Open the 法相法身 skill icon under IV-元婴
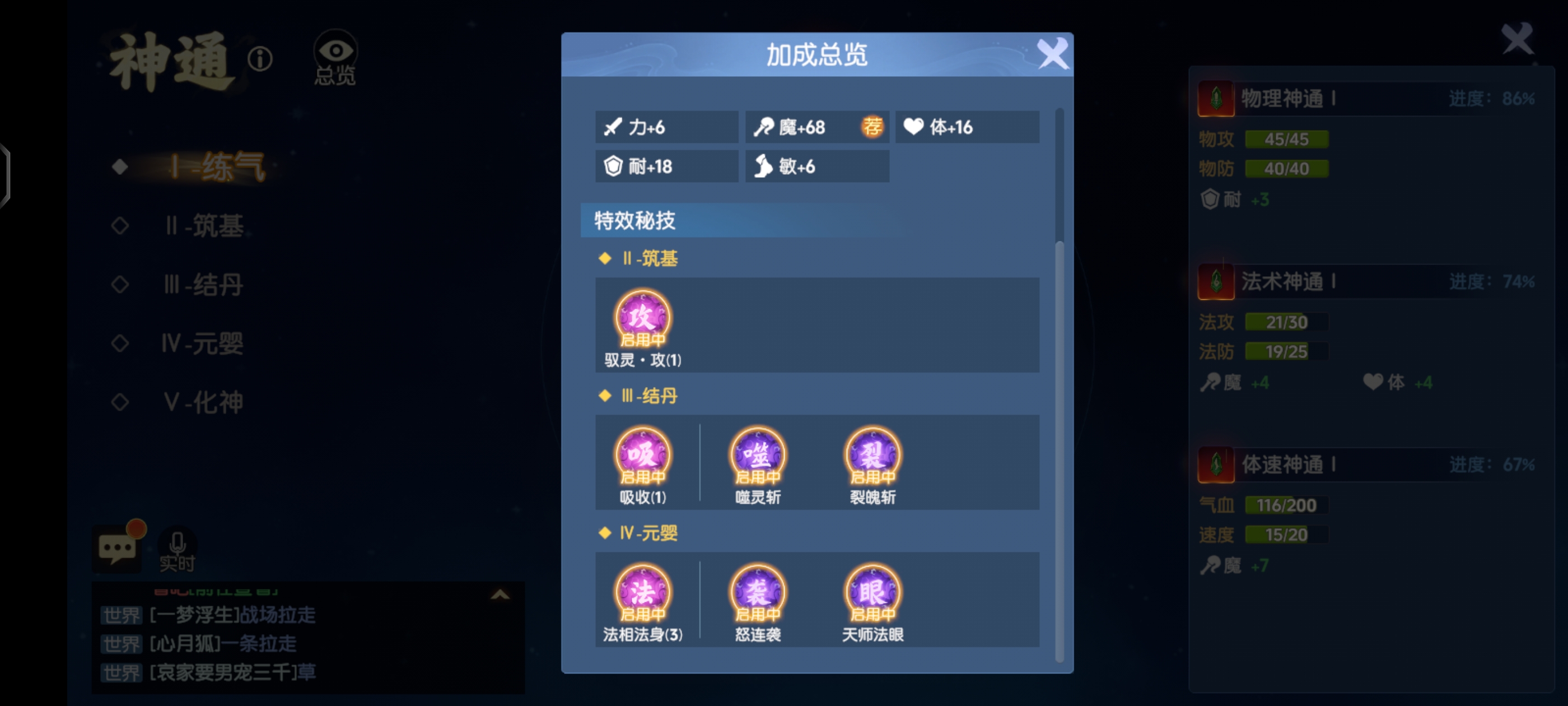Screen dimensions: 1568x706 pyautogui.click(x=643, y=593)
